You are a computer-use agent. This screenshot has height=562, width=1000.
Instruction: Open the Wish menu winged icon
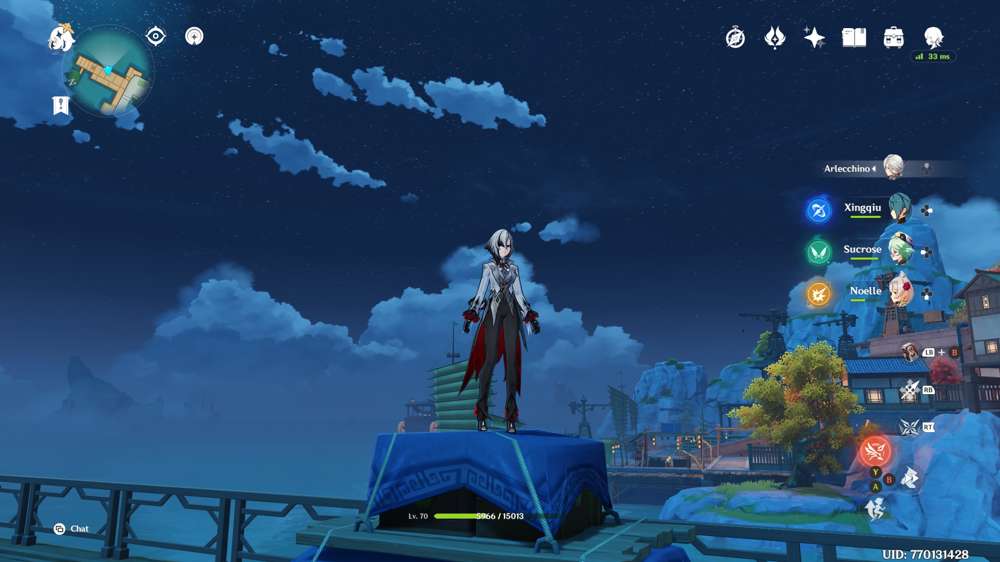pos(775,38)
